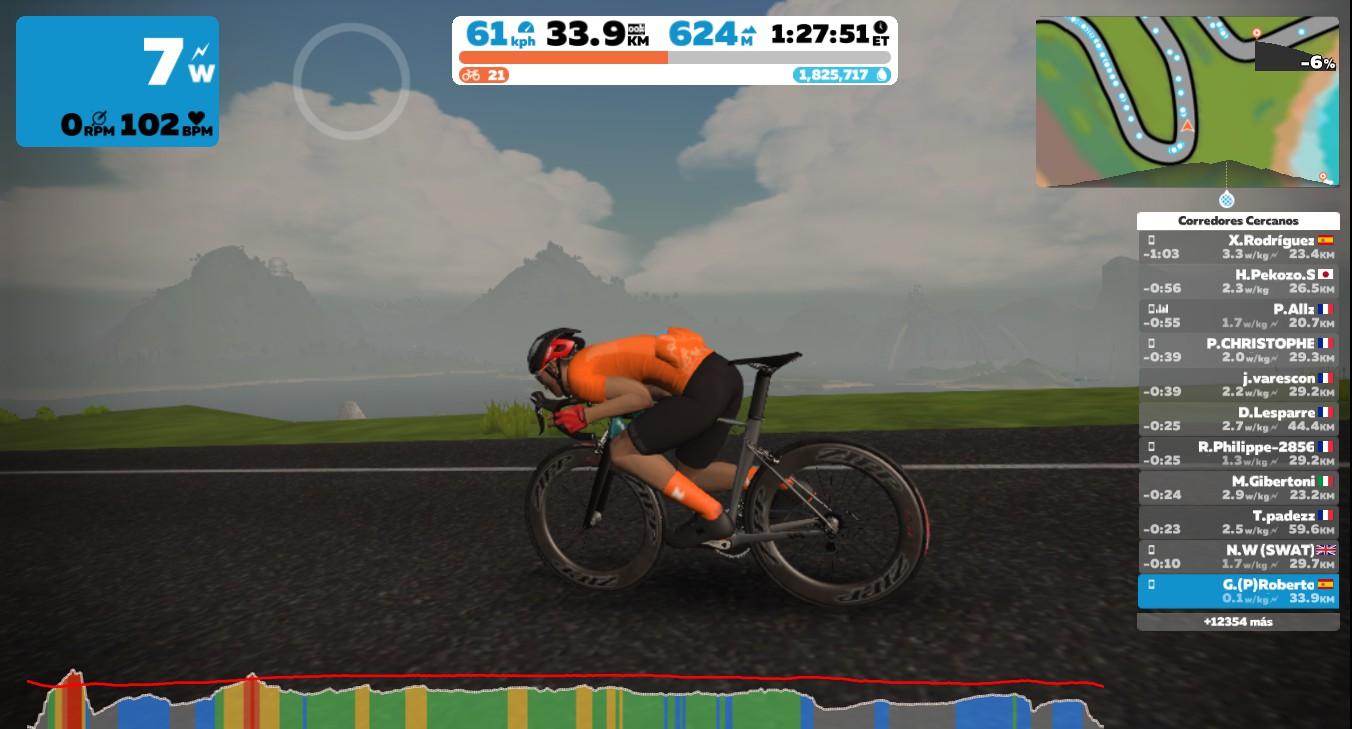Pick j.varescon in the riders list
Image resolution: width=1352 pixels, height=729 pixels.
click(1238, 385)
